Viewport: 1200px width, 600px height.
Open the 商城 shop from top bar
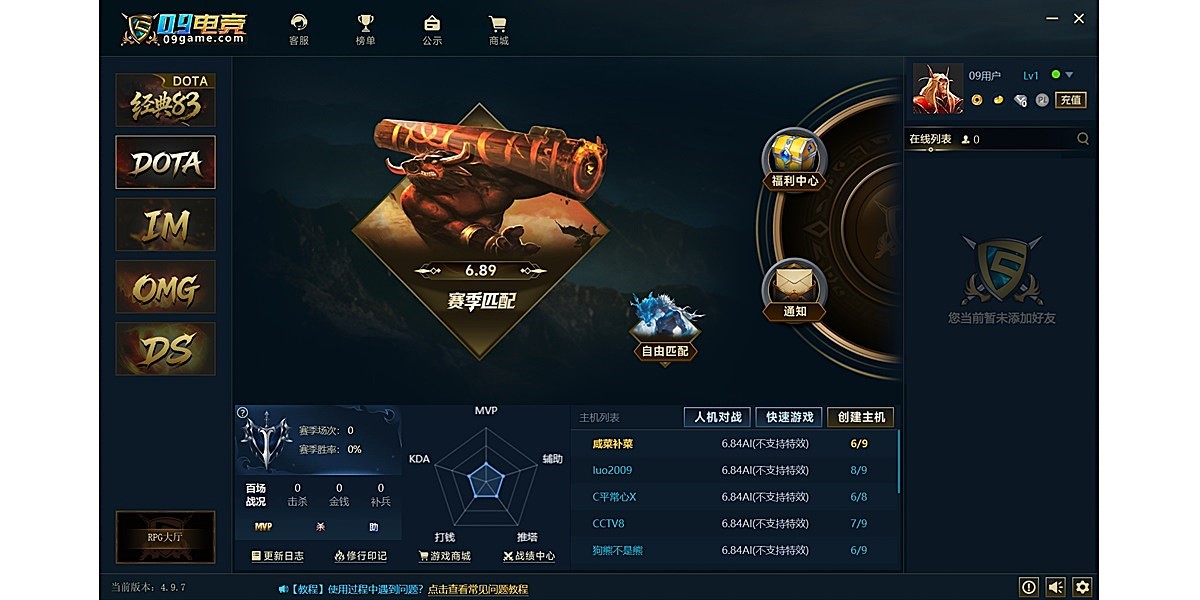[498, 29]
